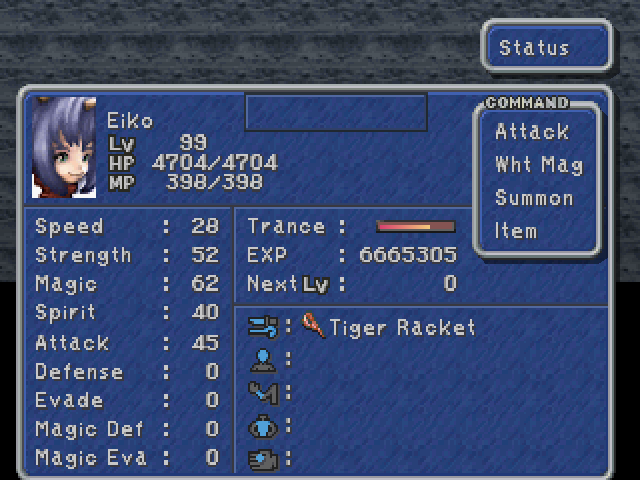Viewport: 640px width, 480px height.
Task: Choose the Wht Mag command
Action: 538,165
